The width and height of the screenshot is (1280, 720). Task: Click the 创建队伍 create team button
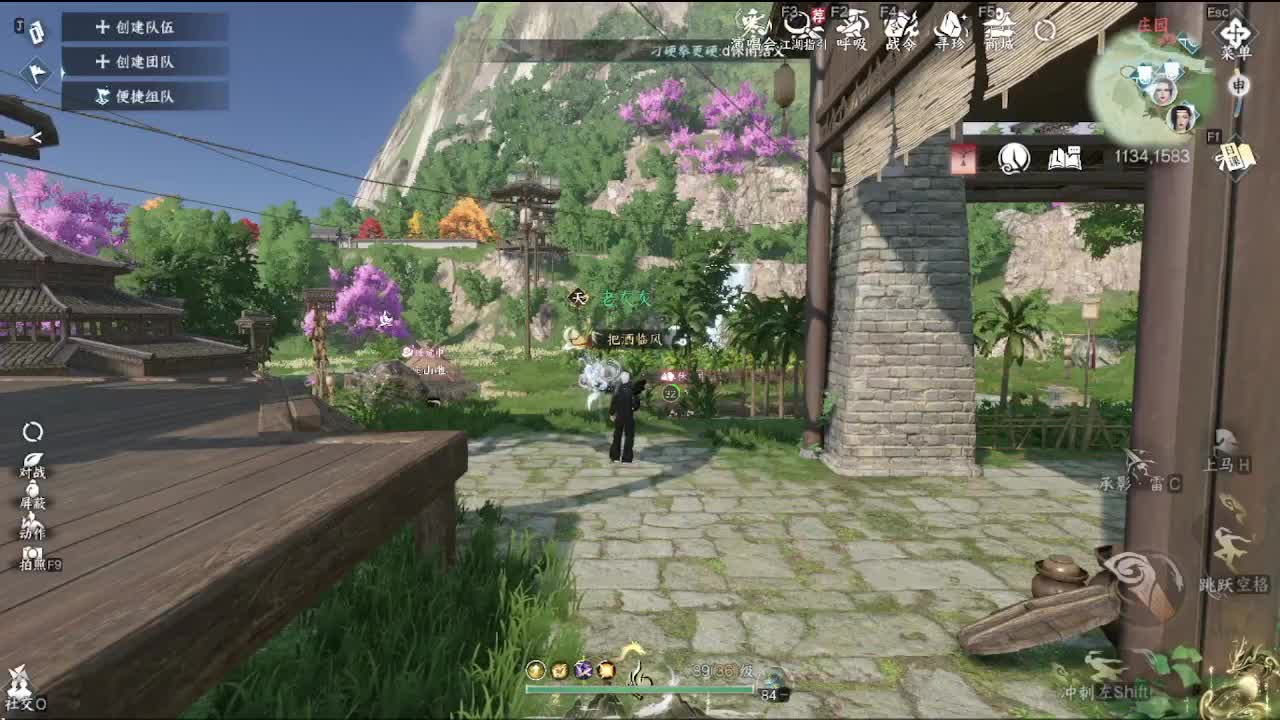(140, 28)
